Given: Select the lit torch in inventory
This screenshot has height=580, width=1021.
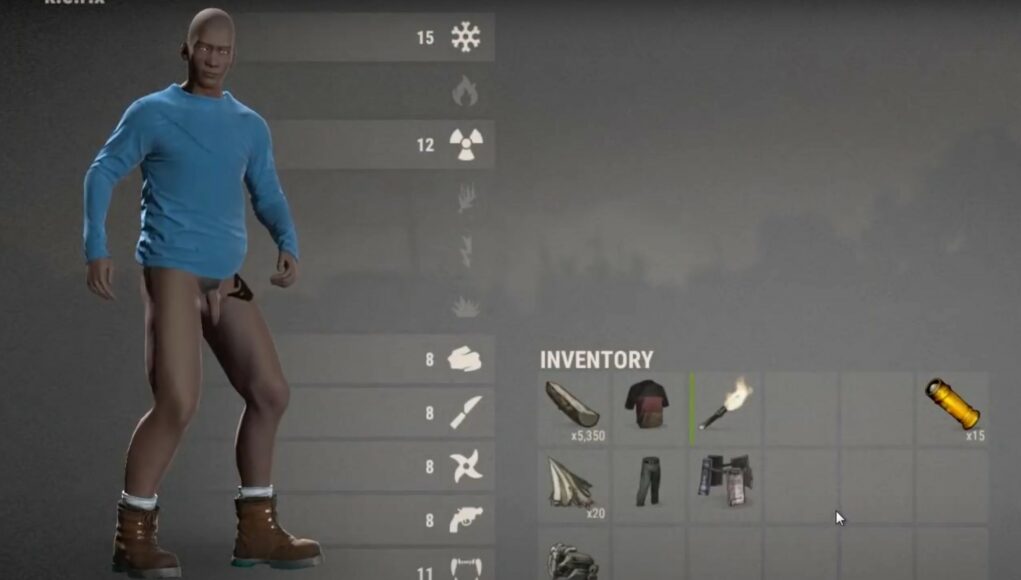Looking at the screenshot, I should [x=725, y=405].
